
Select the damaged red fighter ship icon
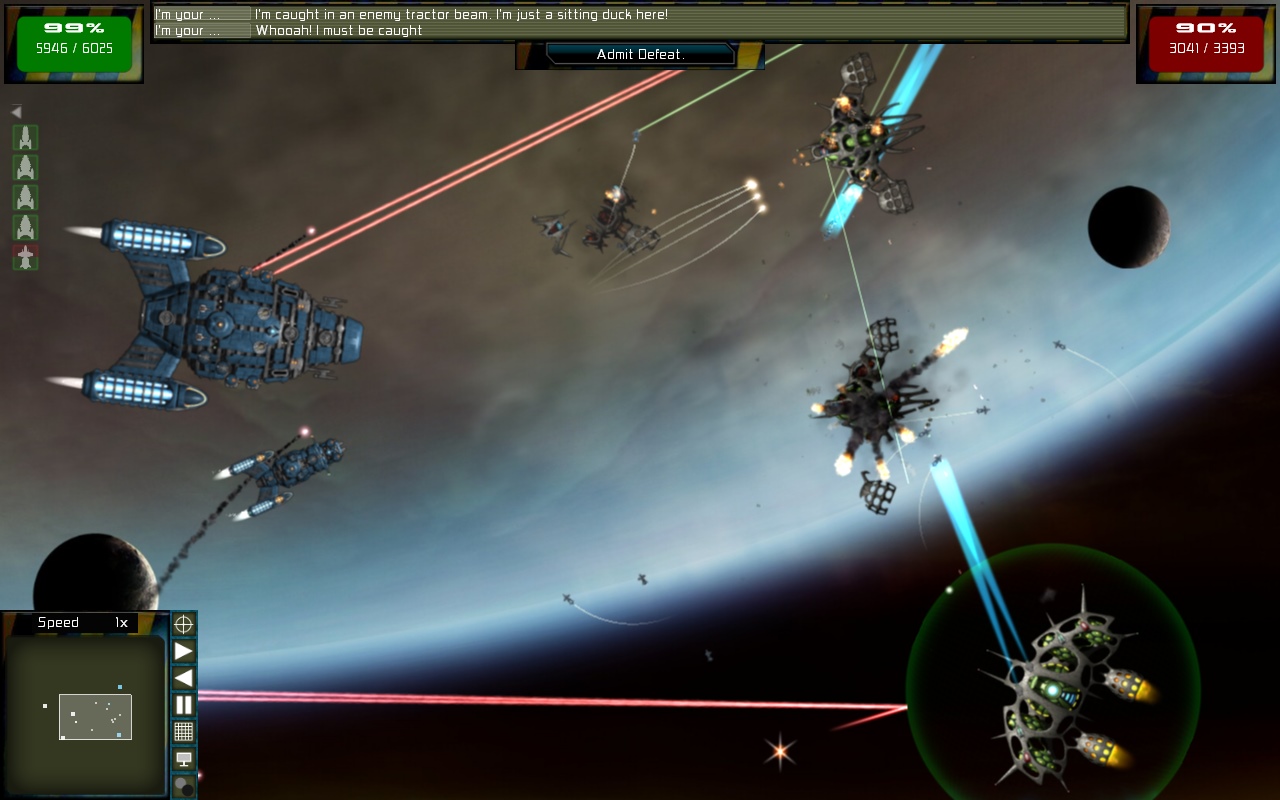[x=25, y=257]
